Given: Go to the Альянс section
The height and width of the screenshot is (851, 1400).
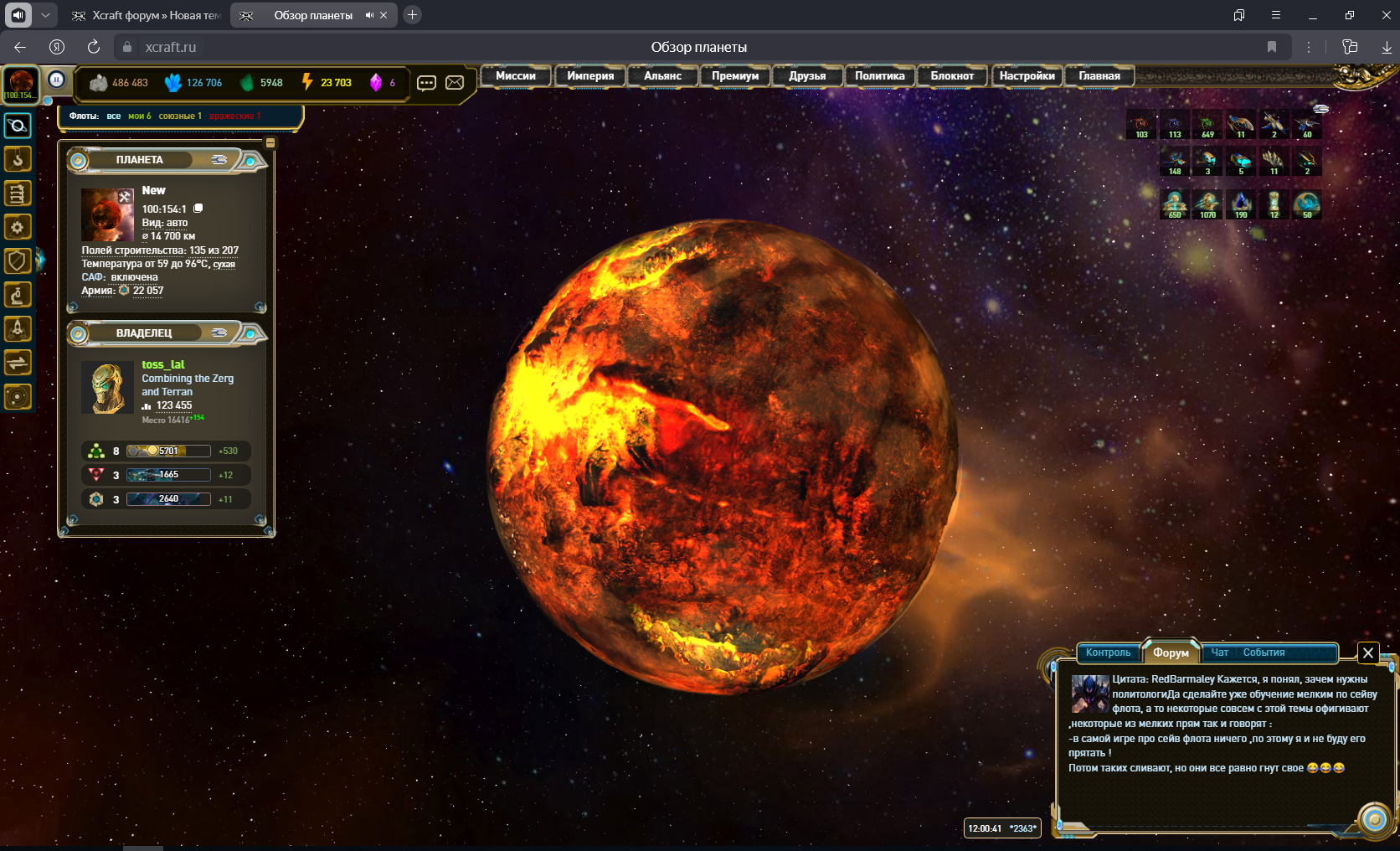Looking at the screenshot, I should coord(662,76).
